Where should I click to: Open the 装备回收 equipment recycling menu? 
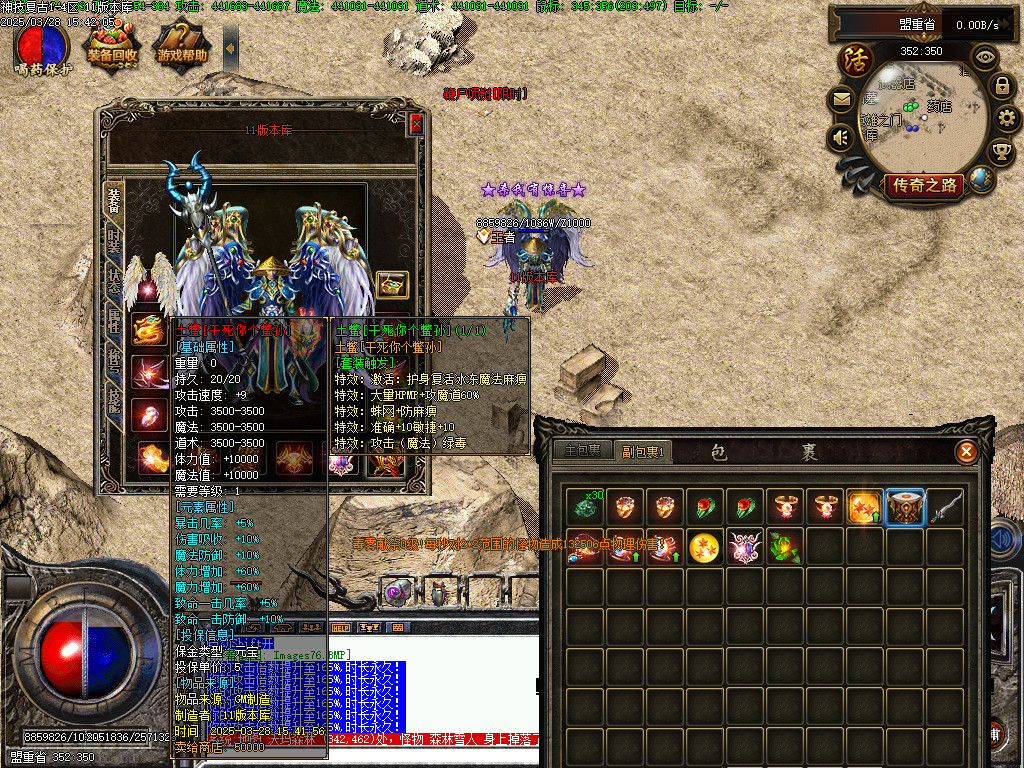tap(111, 47)
